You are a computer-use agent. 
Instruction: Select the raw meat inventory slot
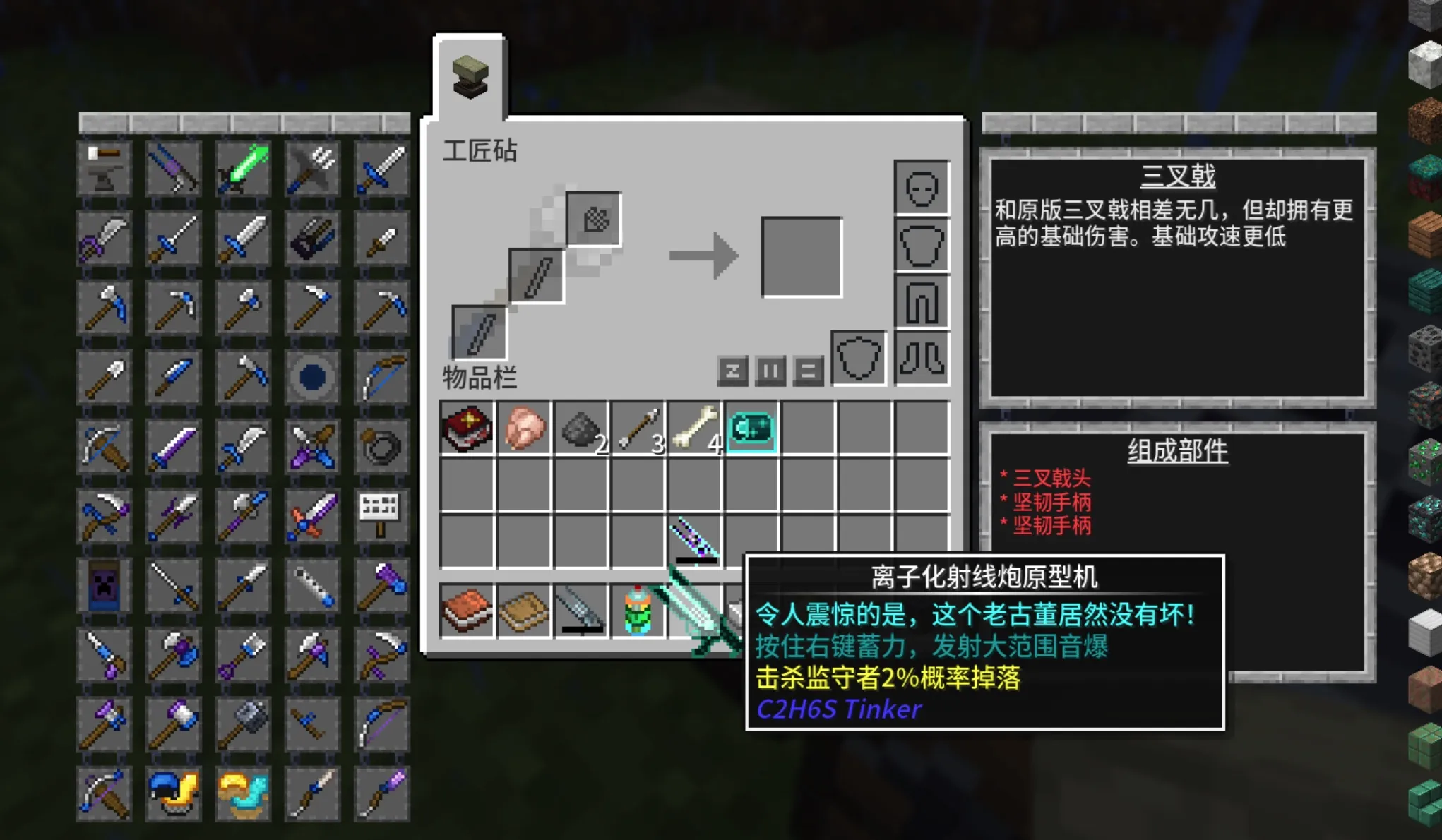coord(524,428)
